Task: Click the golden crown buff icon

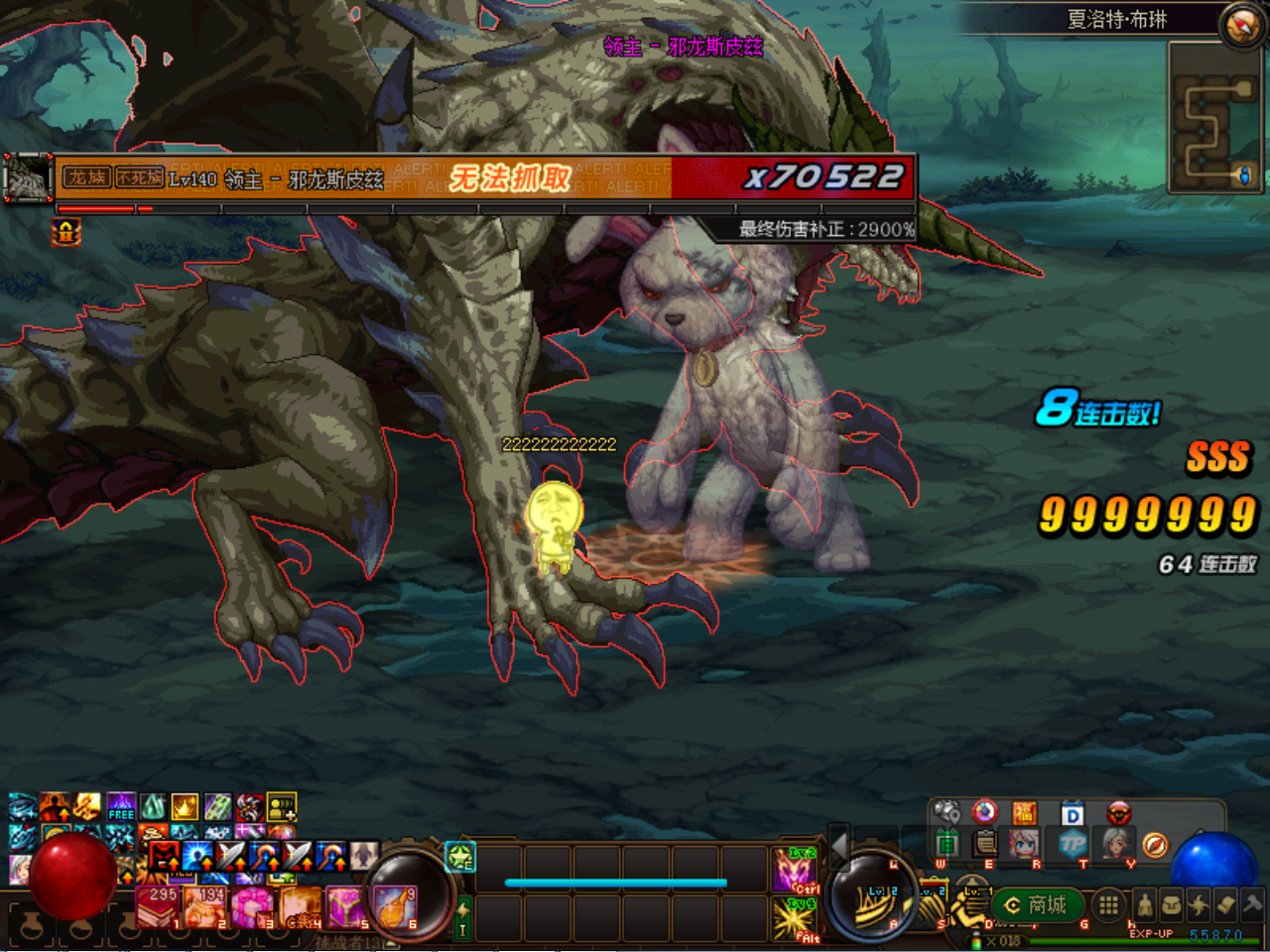Action: tap(185, 806)
